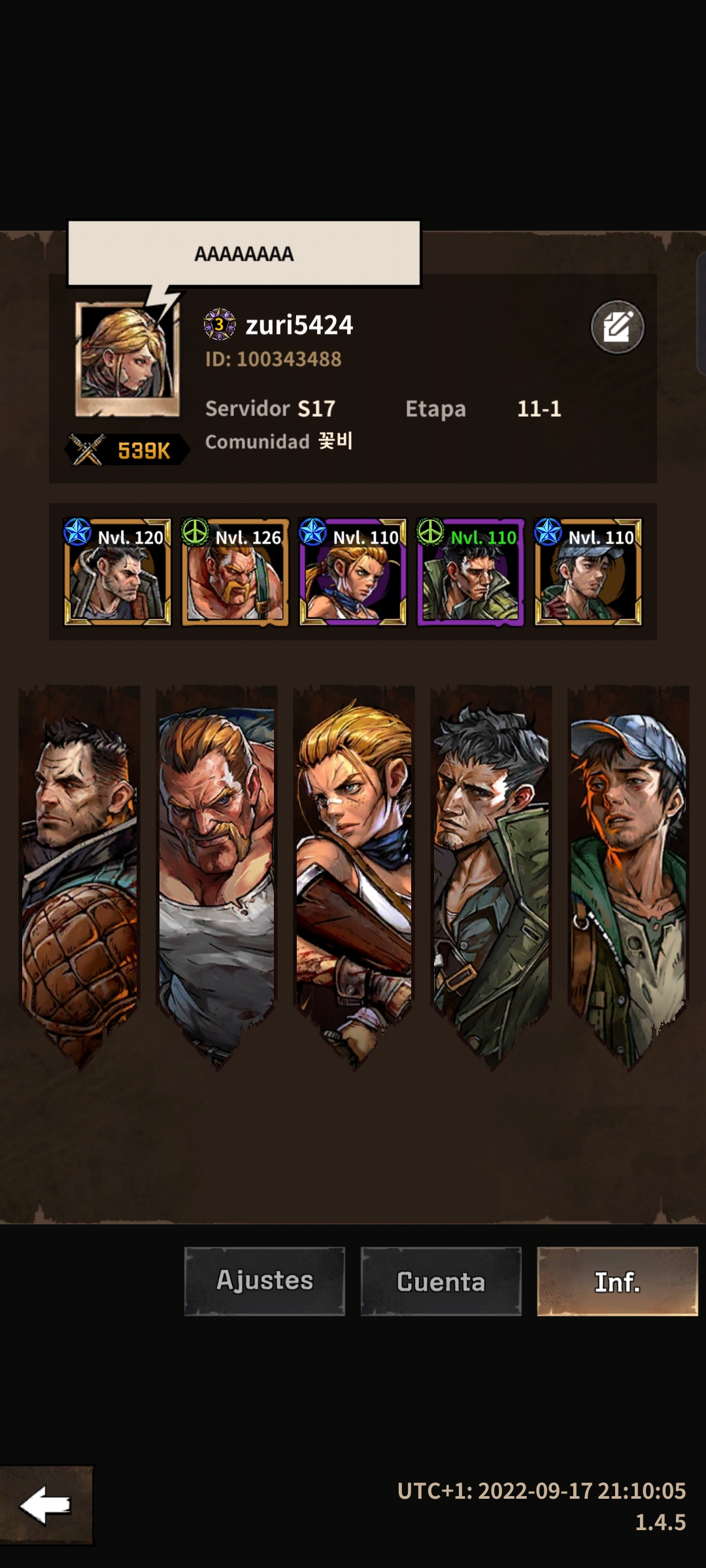Pick the hero with green Nvl. 110 label

pos(471,572)
